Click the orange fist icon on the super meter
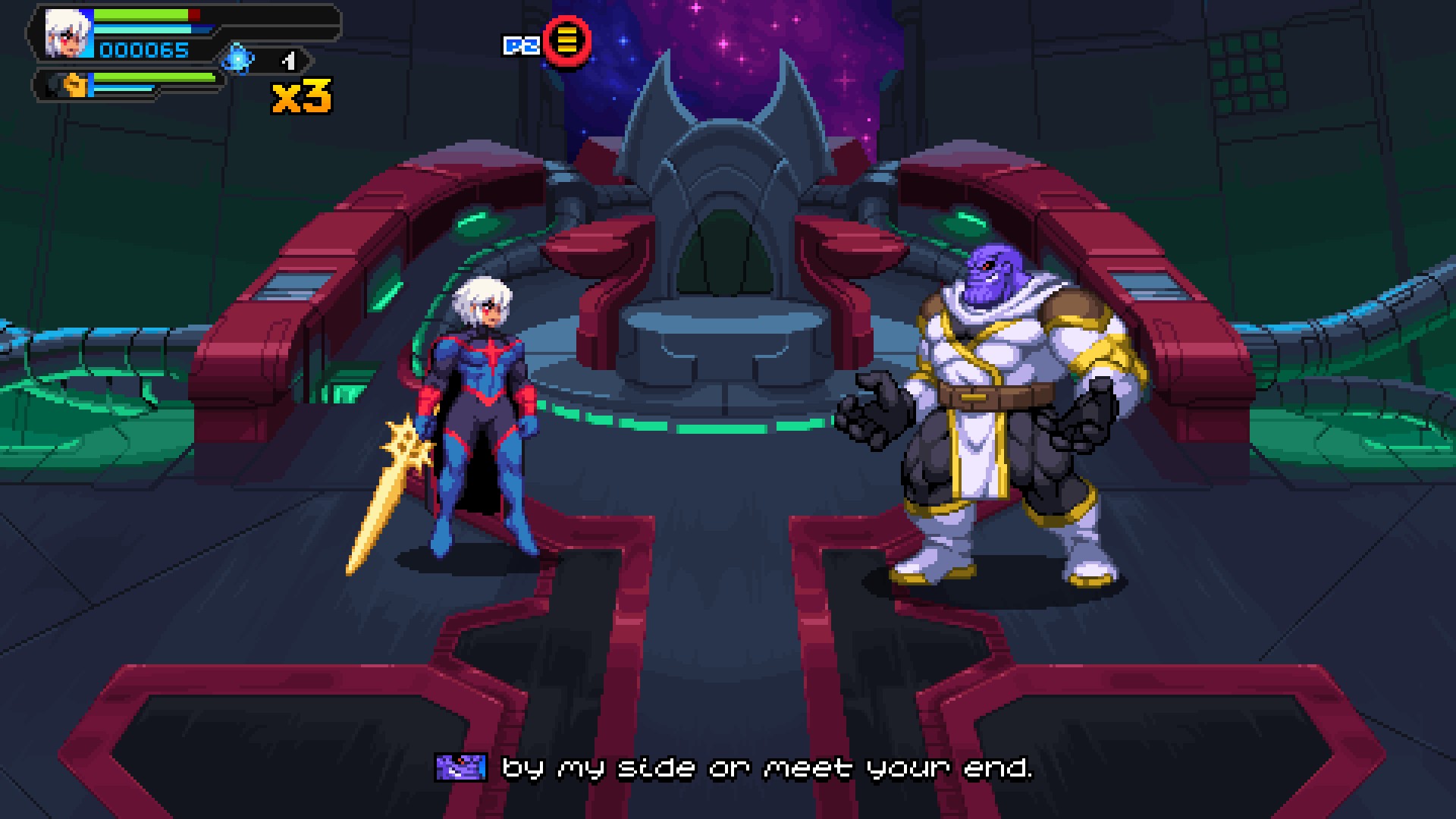 coord(74,83)
